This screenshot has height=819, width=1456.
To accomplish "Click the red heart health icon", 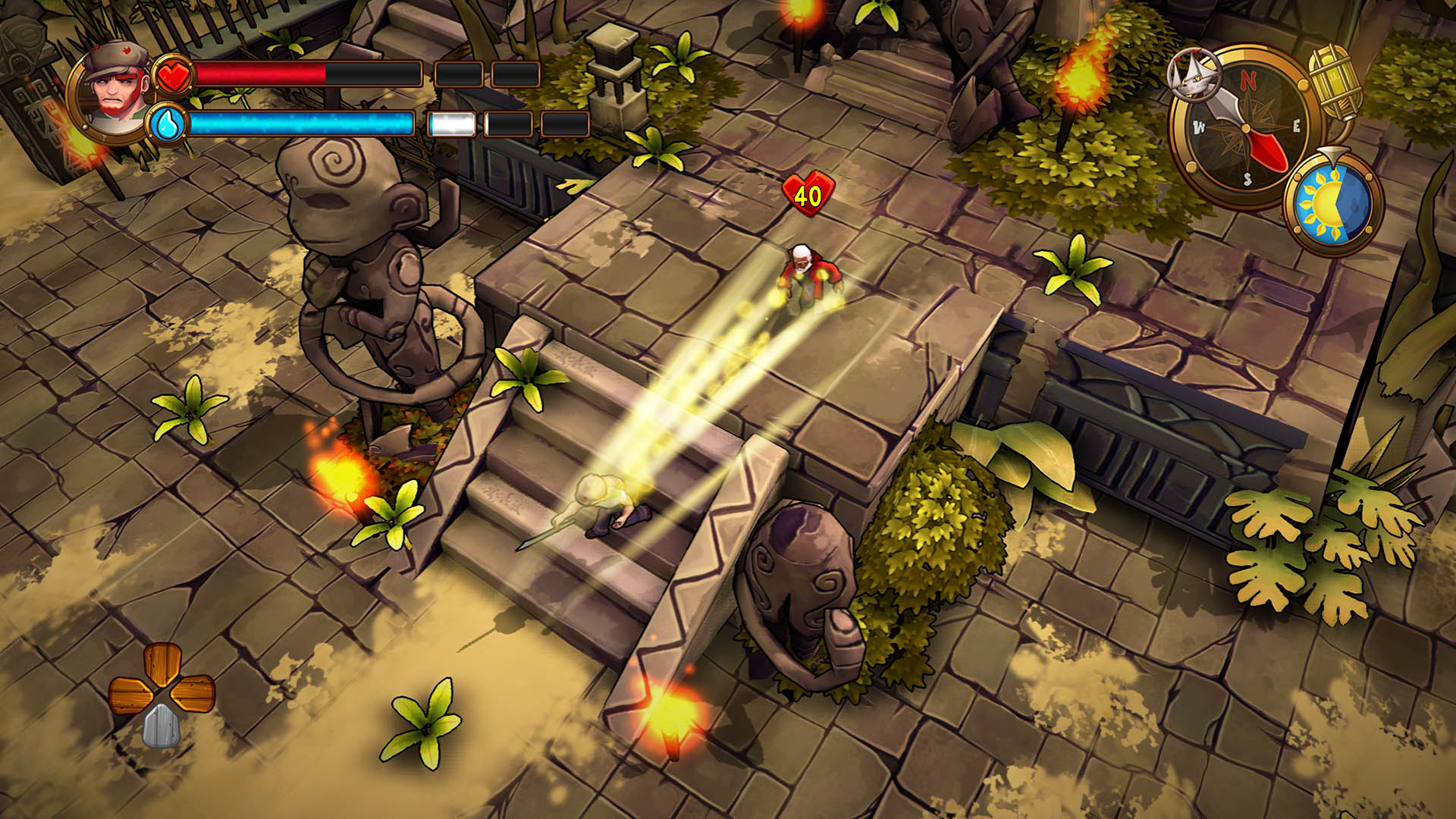I will (174, 75).
